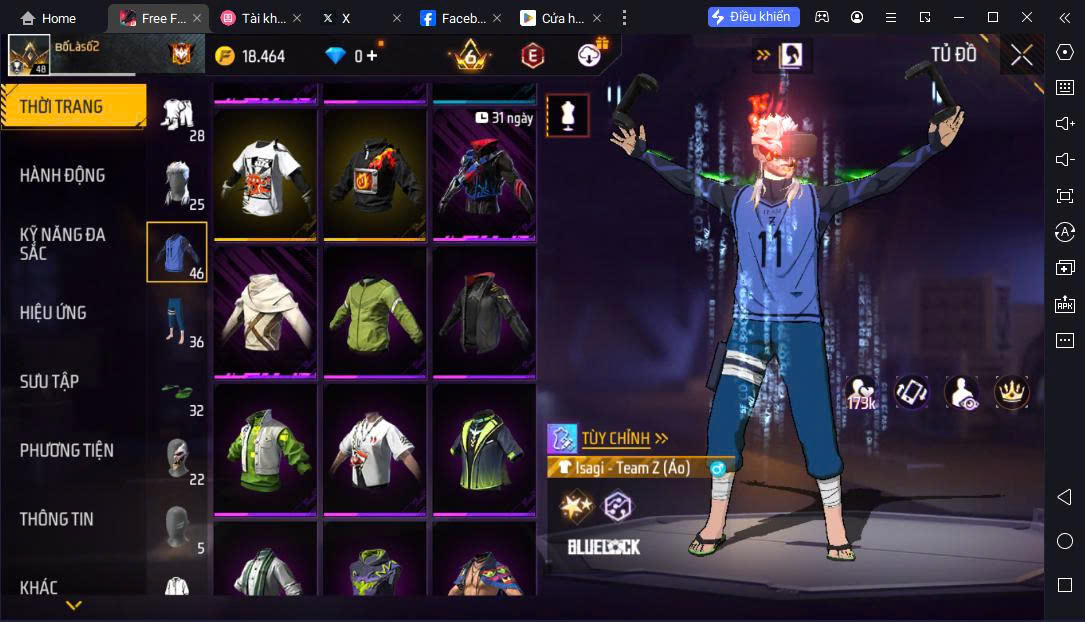Switch to the blue pants subcategory
Image resolution: width=1085 pixels, height=622 pixels.
177,320
